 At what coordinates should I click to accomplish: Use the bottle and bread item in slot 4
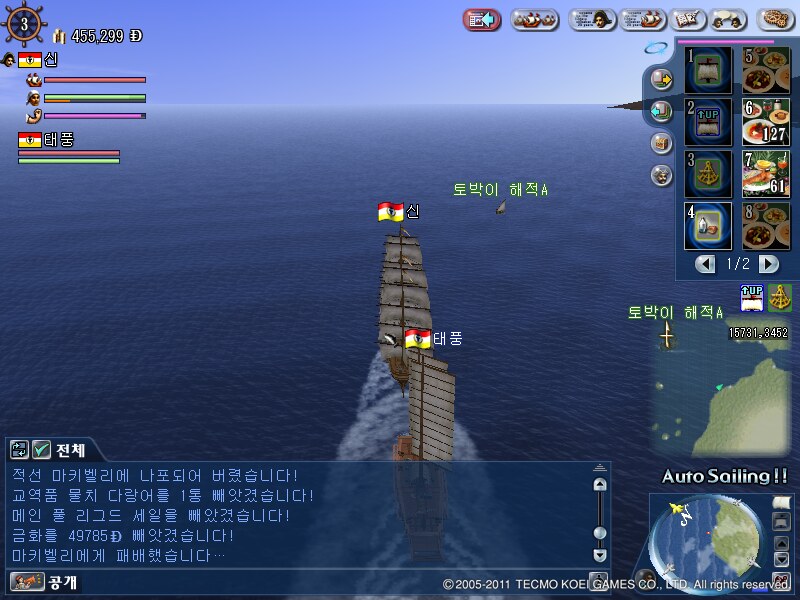[708, 225]
